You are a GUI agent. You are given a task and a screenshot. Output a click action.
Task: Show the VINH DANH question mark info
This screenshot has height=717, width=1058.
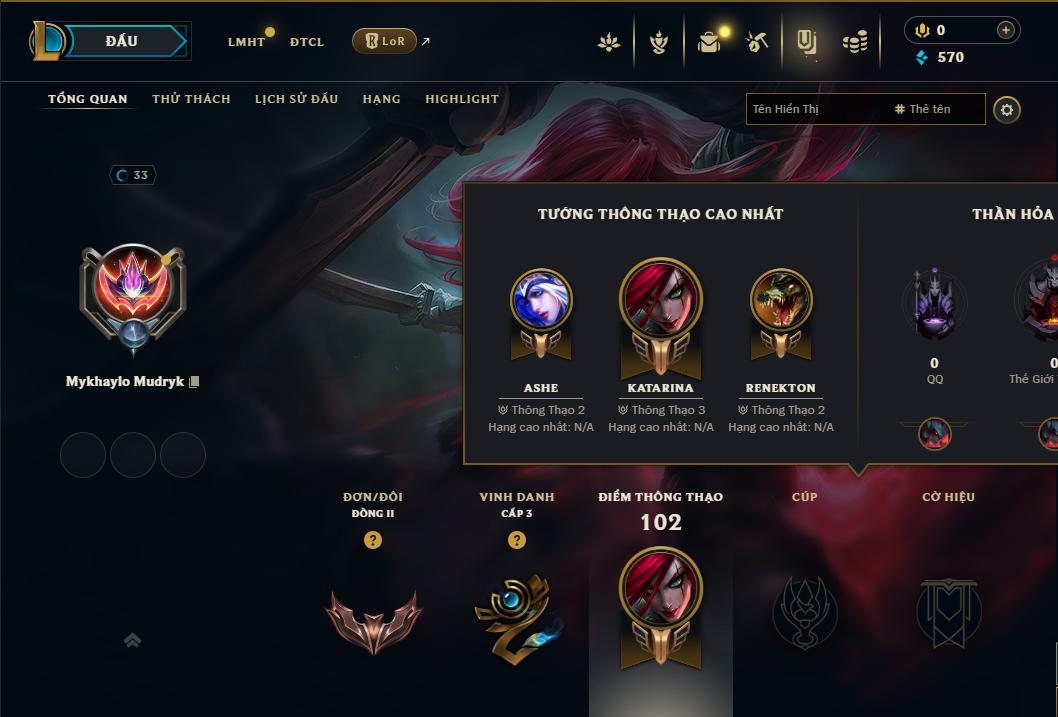(x=517, y=540)
